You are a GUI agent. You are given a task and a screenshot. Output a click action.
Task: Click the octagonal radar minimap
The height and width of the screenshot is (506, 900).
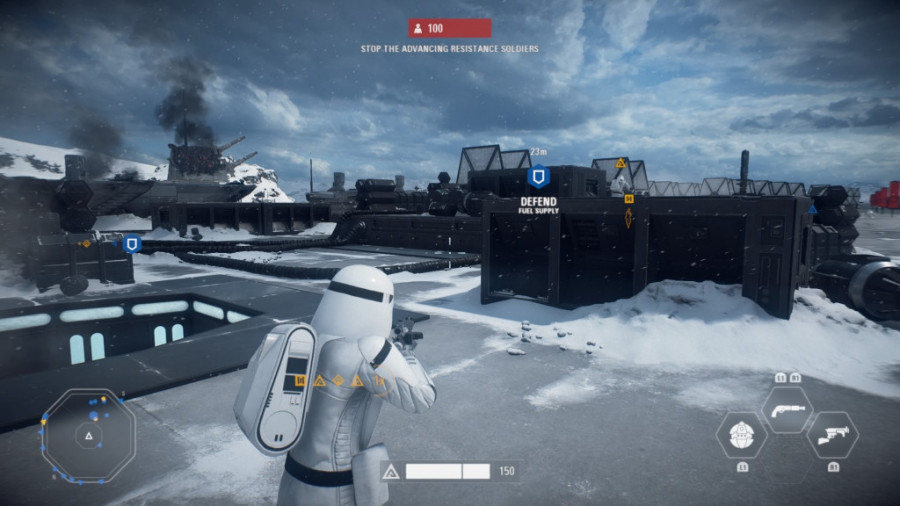coord(88,436)
